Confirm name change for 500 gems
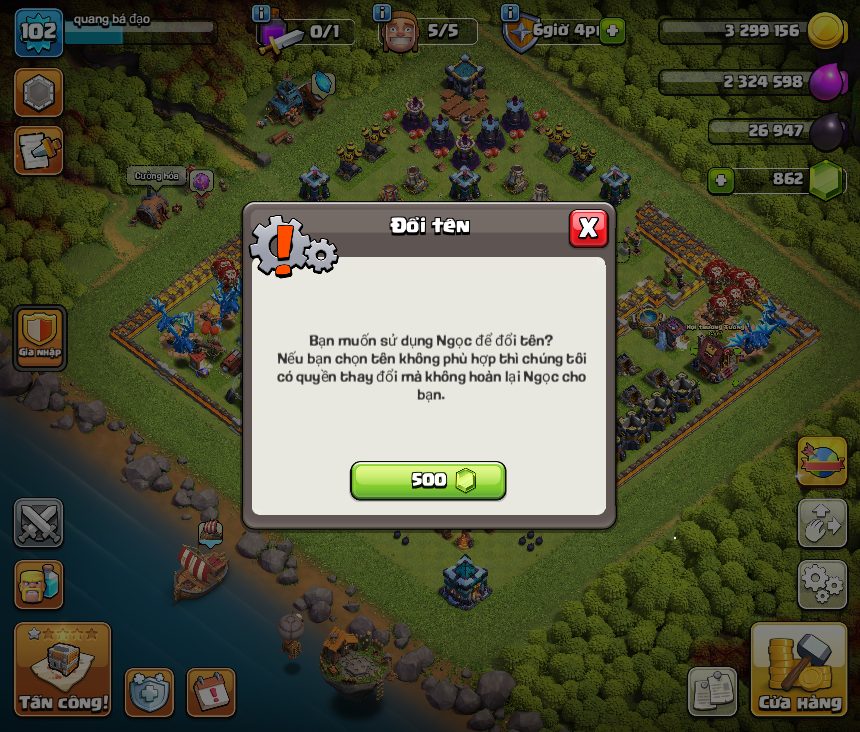The height and width of the screenshot is (732, 860). click(428, 480)
